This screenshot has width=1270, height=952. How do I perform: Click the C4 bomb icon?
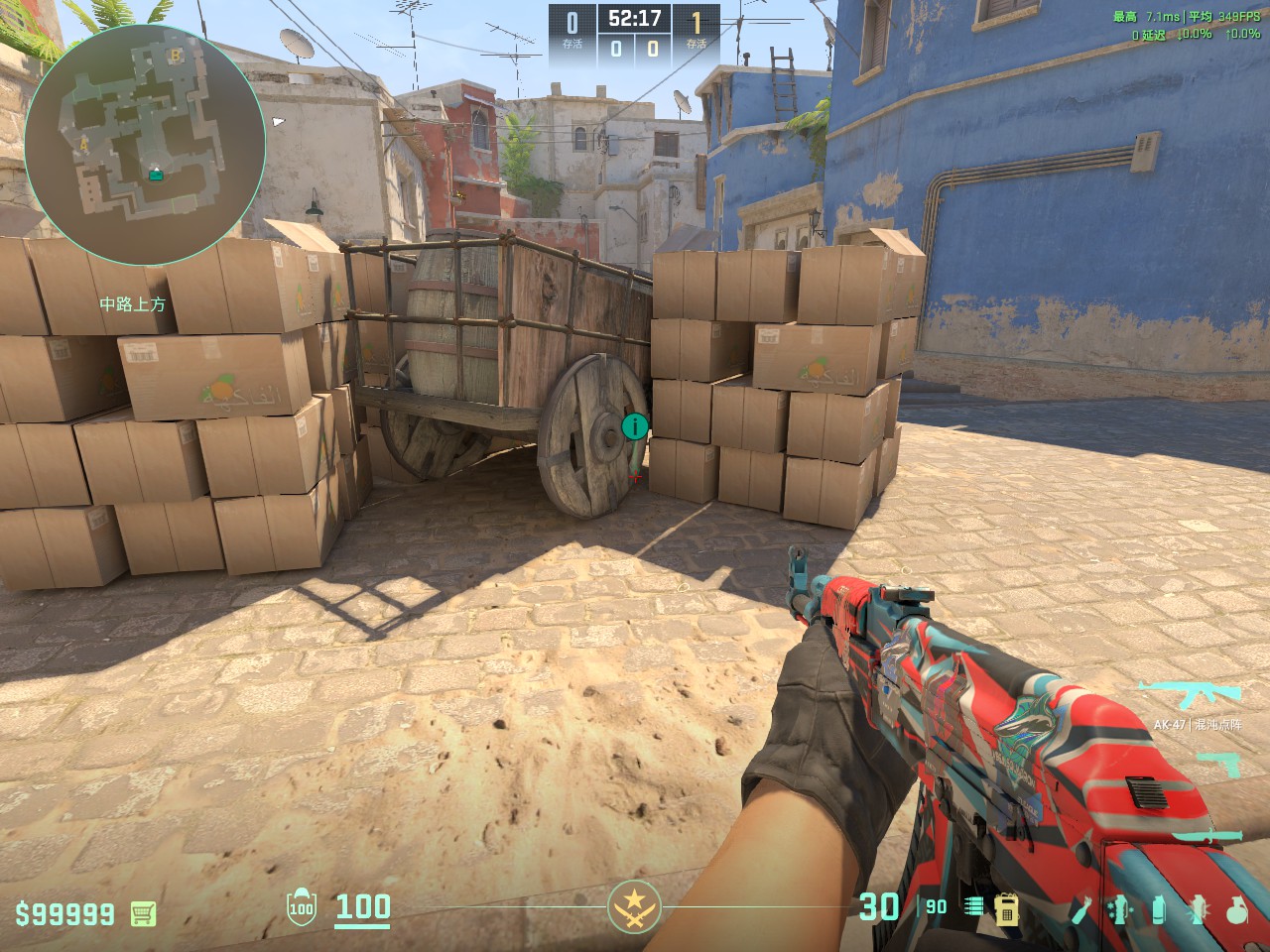[1007, 908]
